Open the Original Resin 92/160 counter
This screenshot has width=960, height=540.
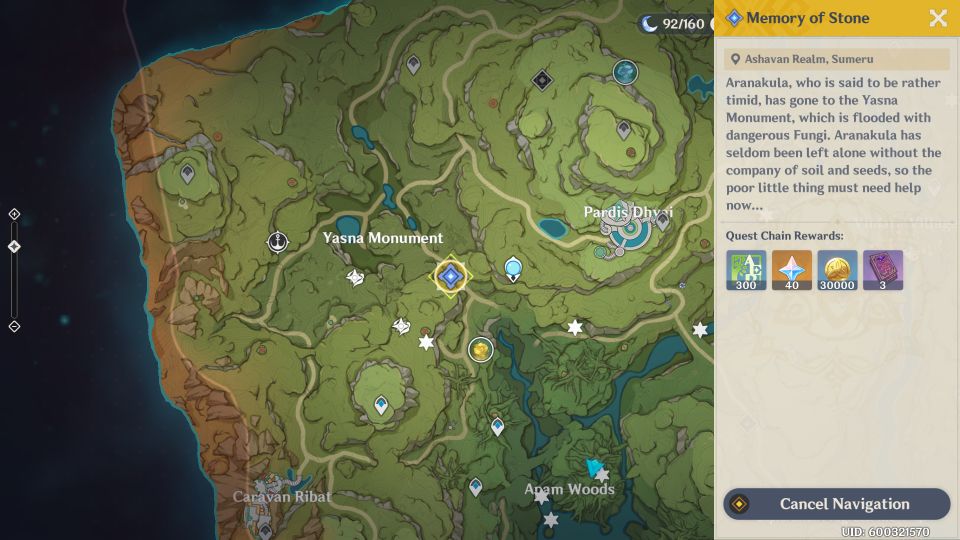pyautogui.click(x=675, y=23)
